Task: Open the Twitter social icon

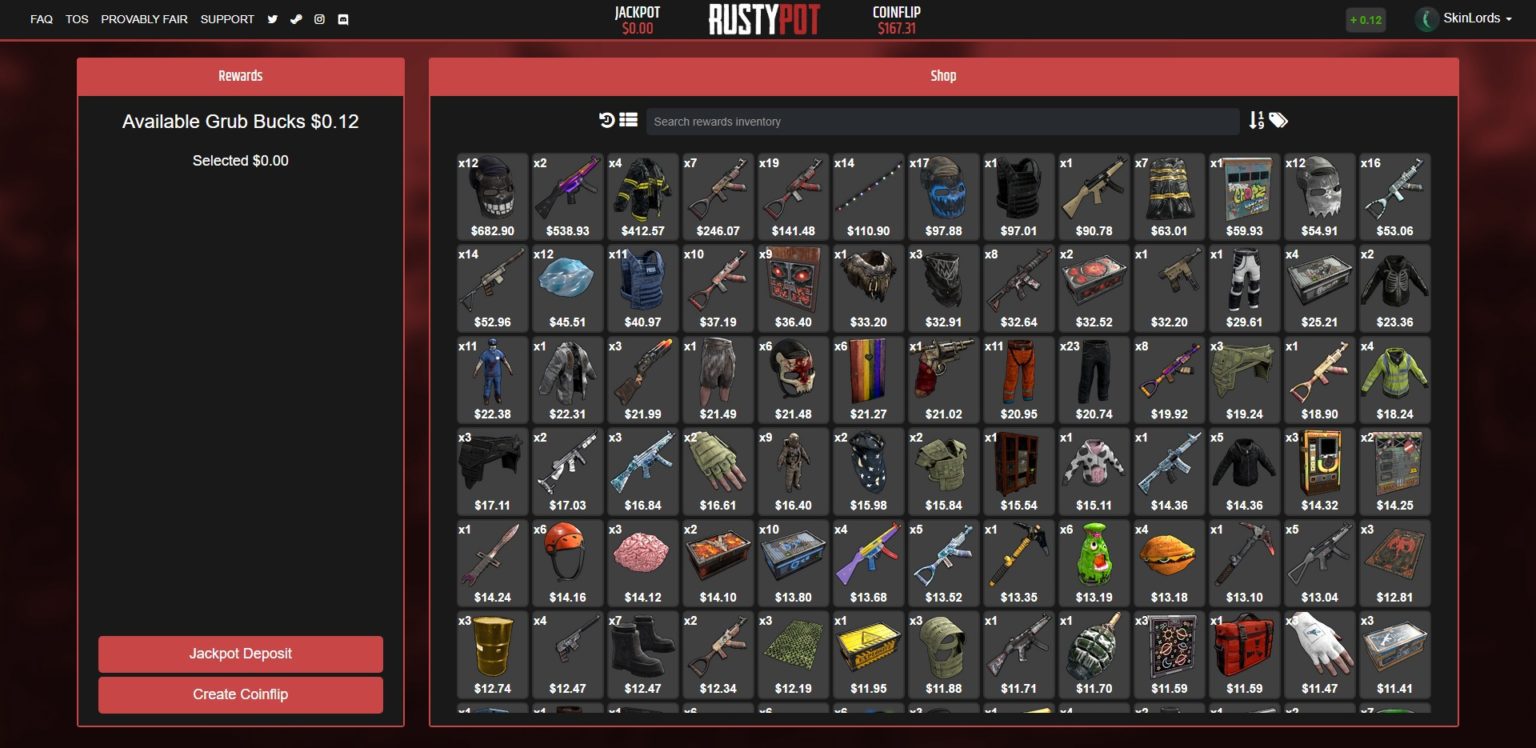Action: click(x=272, y=19)
